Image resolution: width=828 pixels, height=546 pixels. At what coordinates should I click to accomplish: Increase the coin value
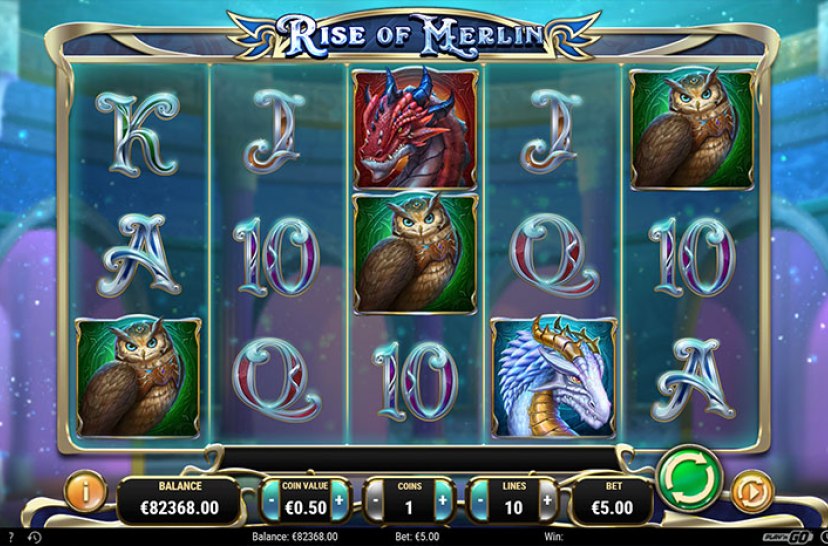click(x=340, y=498)
